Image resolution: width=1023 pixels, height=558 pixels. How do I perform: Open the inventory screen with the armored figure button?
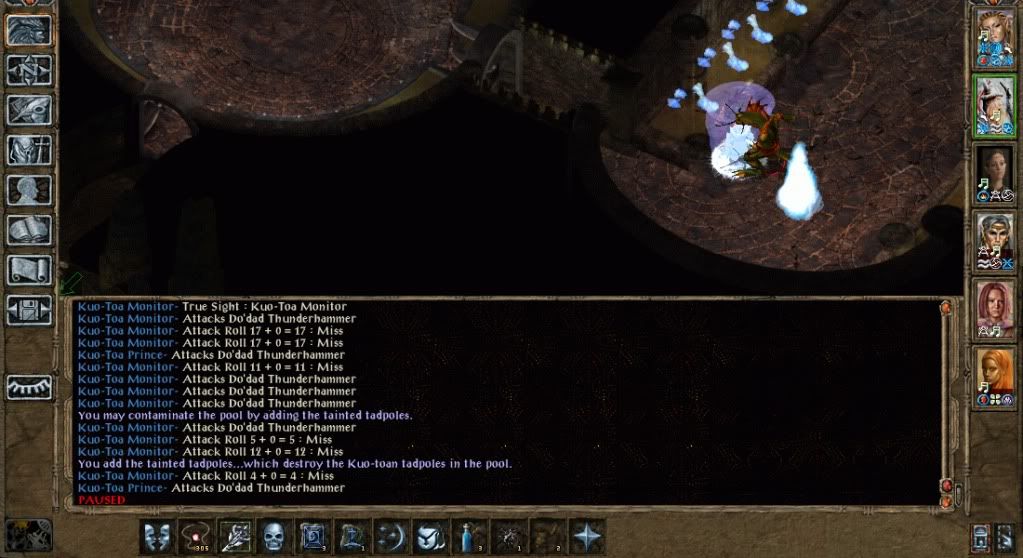point(29,150)
